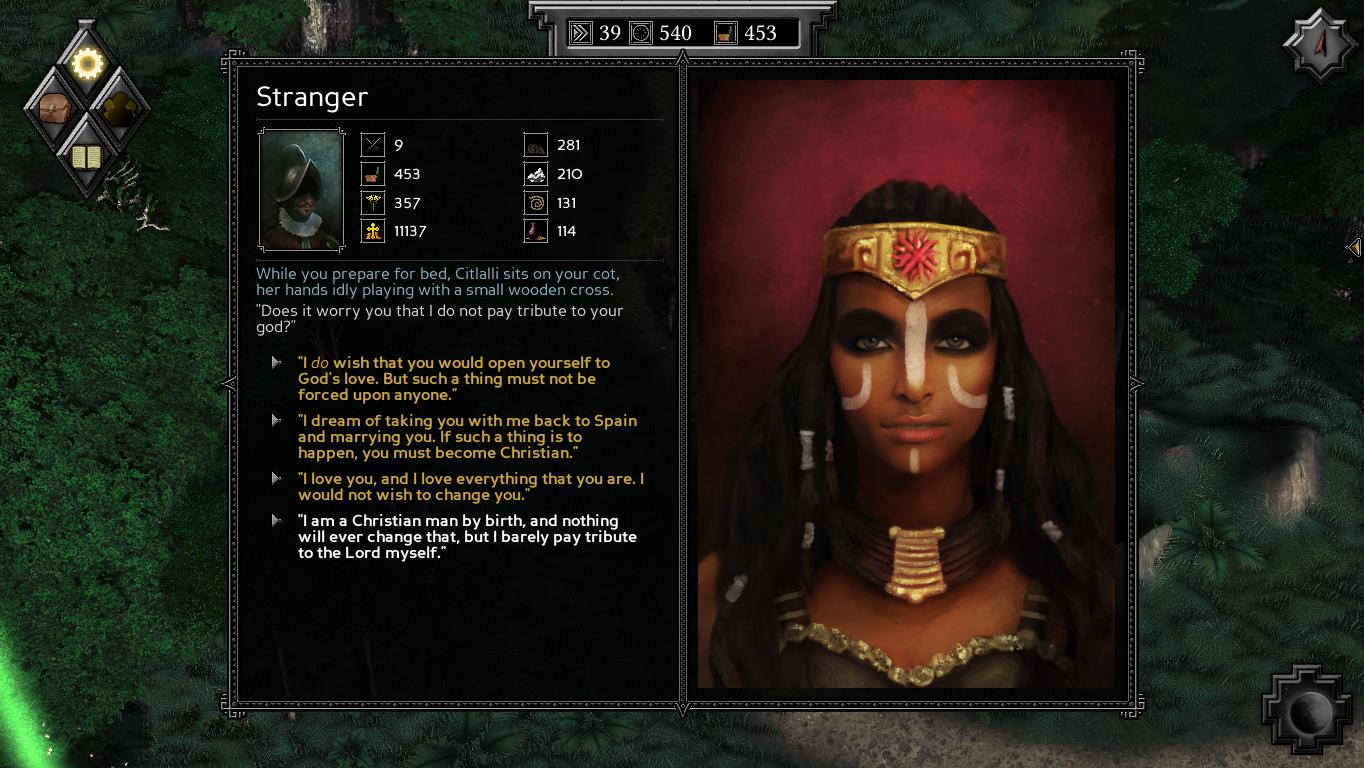Click the moon icon button
The height and width of the screenshot is (768, 1364).
click(1311, 713)
